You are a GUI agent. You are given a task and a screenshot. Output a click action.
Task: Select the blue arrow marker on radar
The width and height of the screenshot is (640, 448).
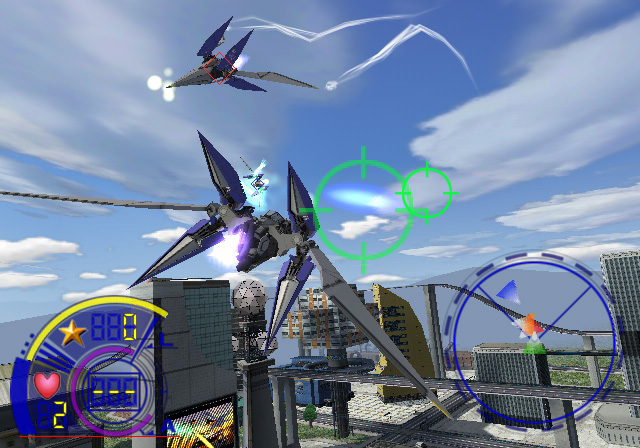[507, 291]
